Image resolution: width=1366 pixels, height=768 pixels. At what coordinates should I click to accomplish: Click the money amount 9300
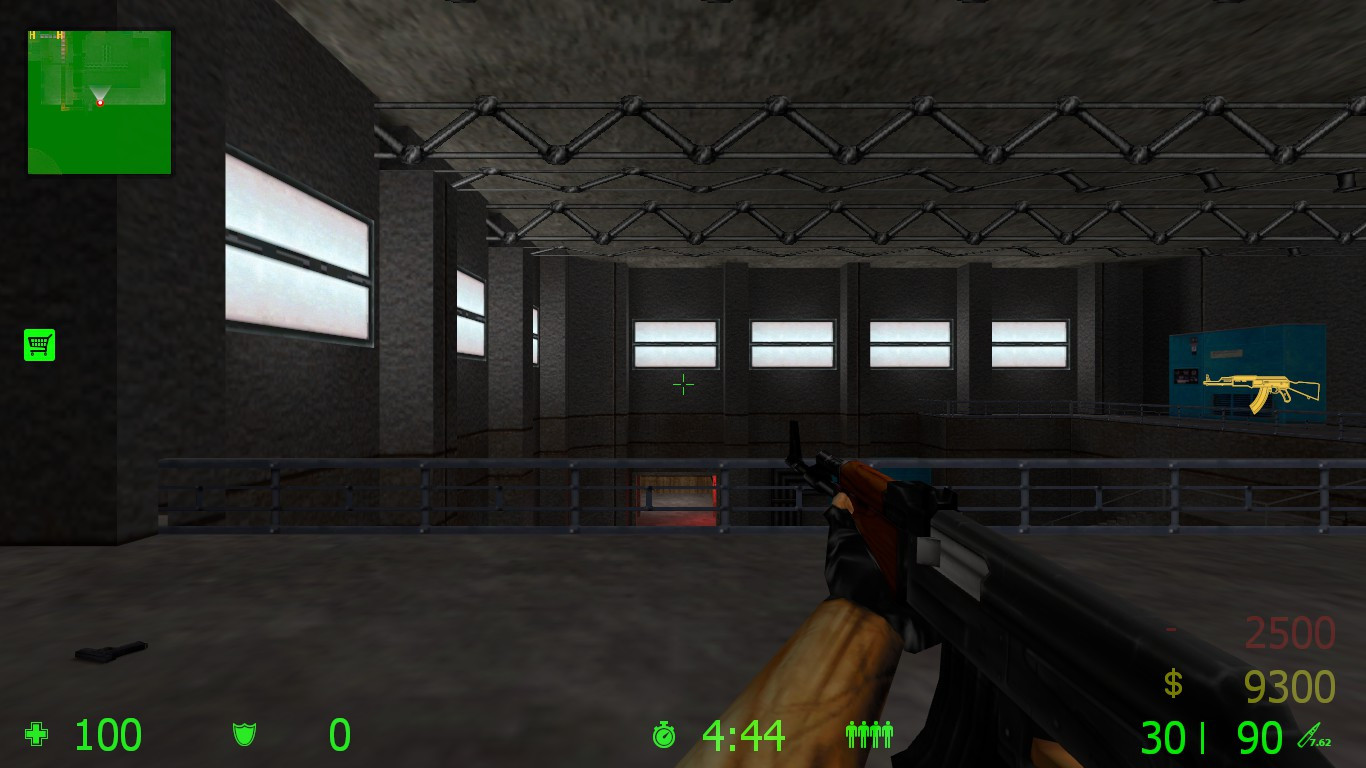click(x=1290, y=687)
